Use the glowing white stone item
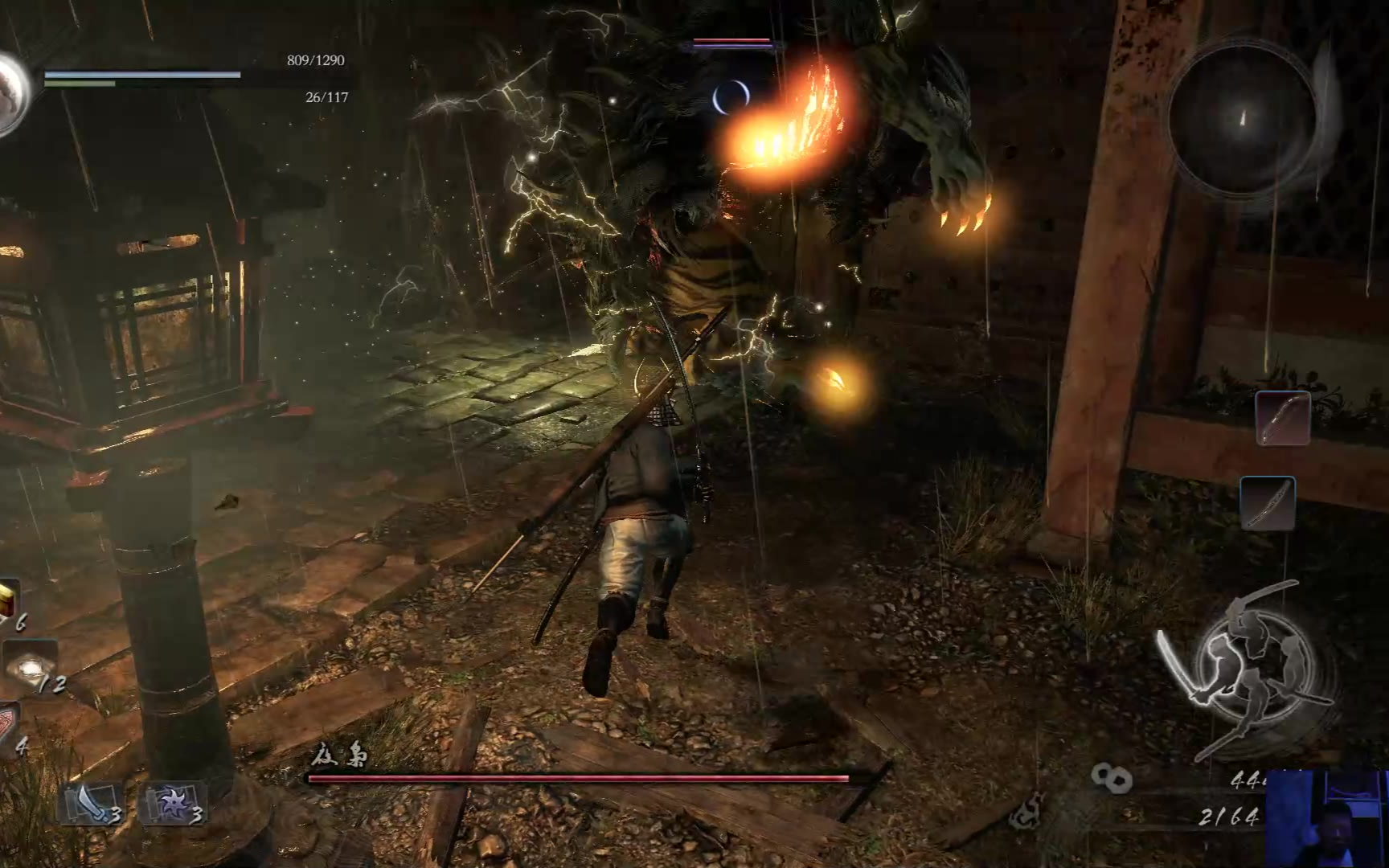The image size is (1389, 868). (x=31, y=667)
